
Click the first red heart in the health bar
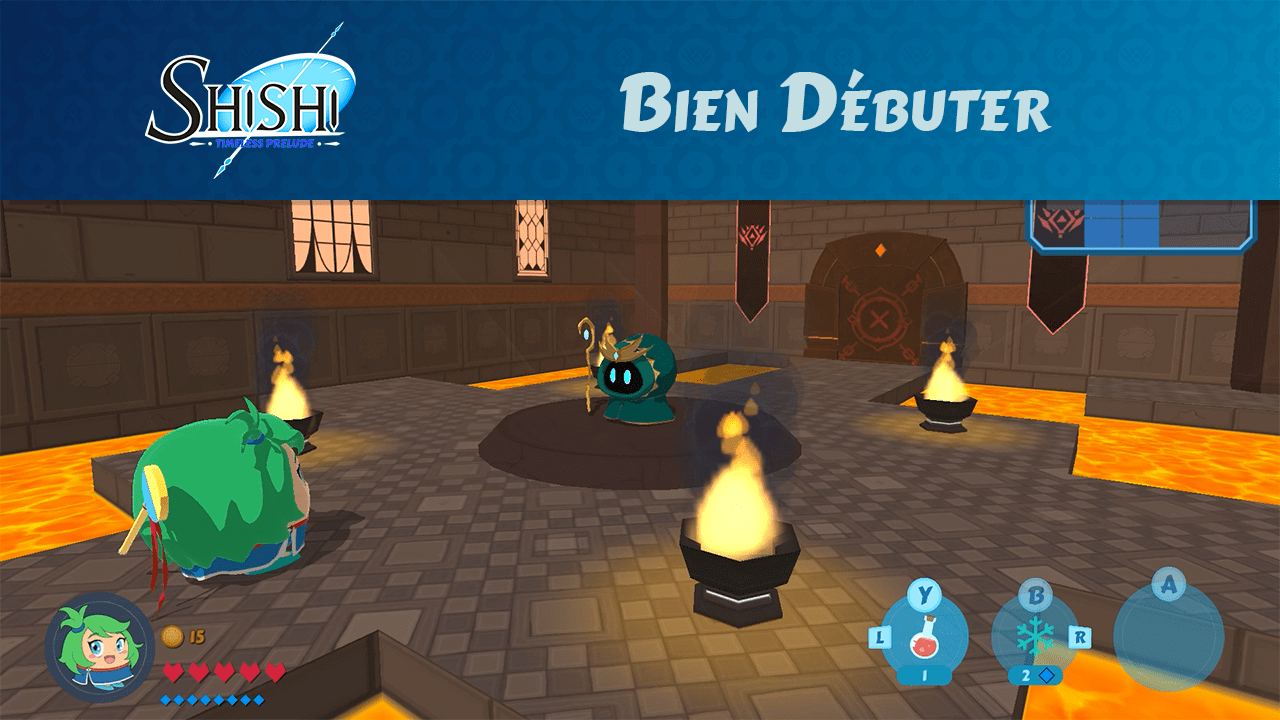pos(174,670)
